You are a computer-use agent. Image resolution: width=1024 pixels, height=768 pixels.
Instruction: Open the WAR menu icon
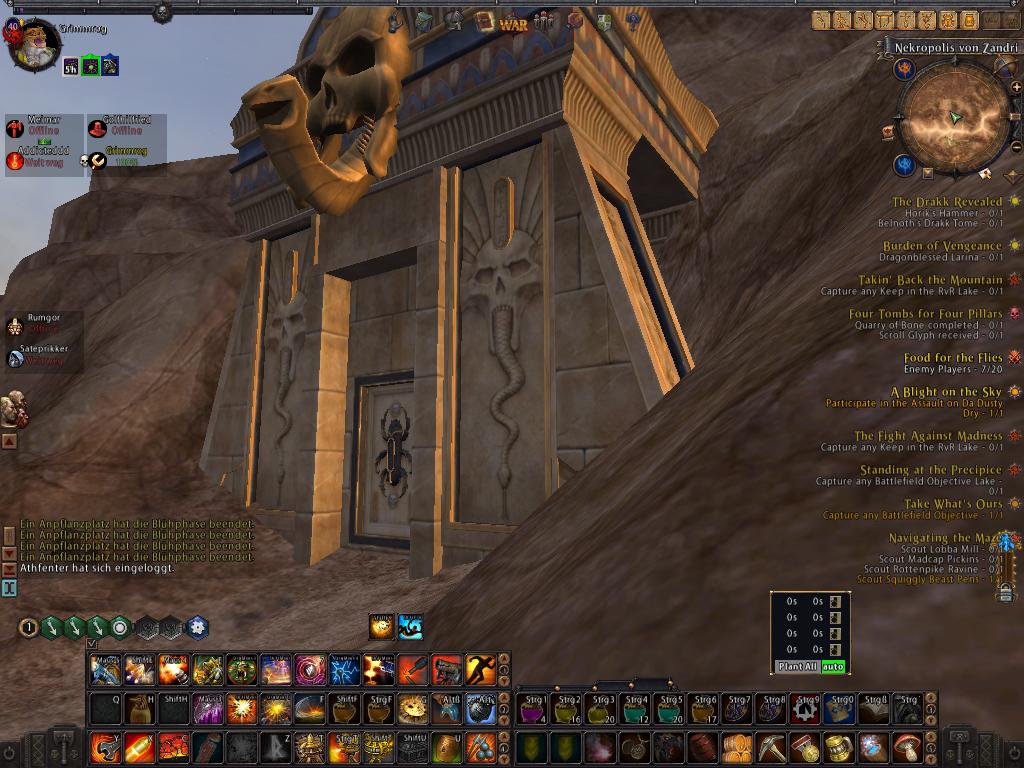(x=513, y=23)
